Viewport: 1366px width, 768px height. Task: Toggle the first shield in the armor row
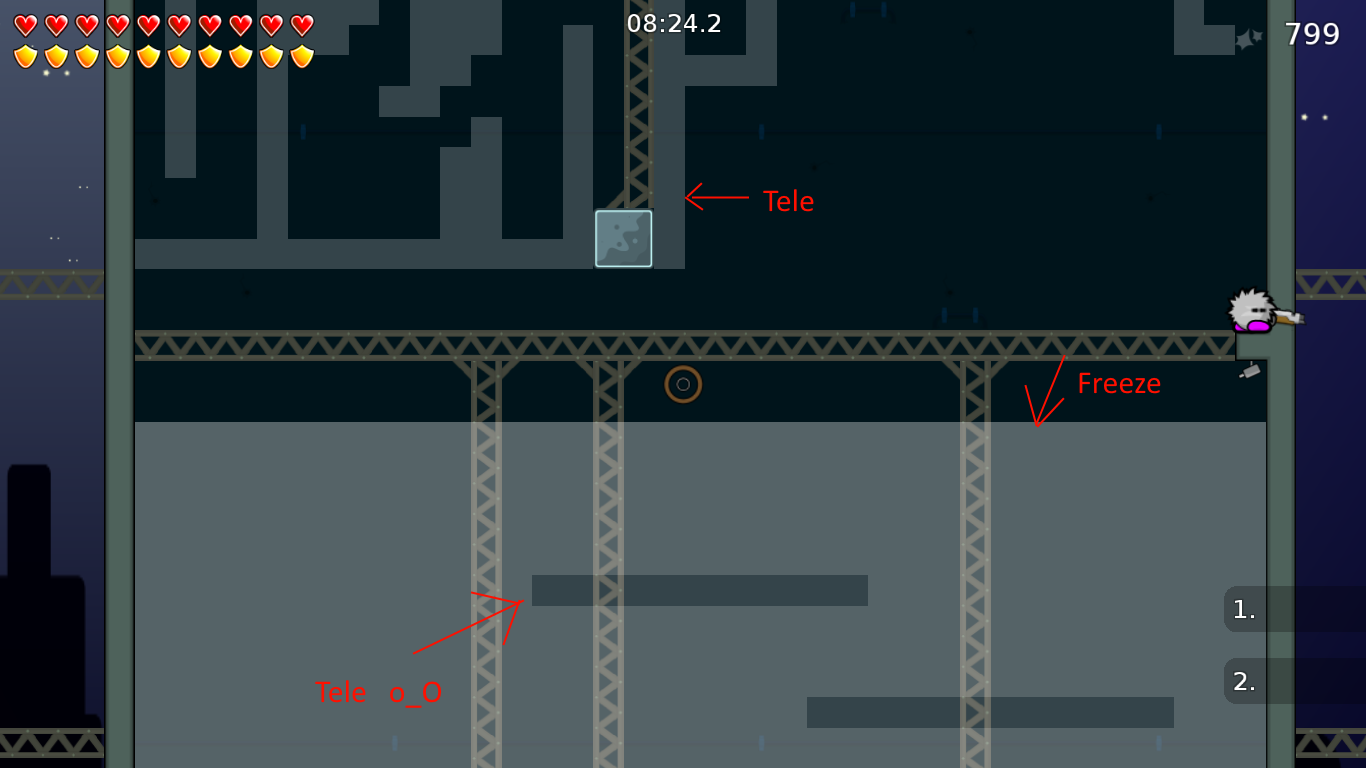click(26, 55)
